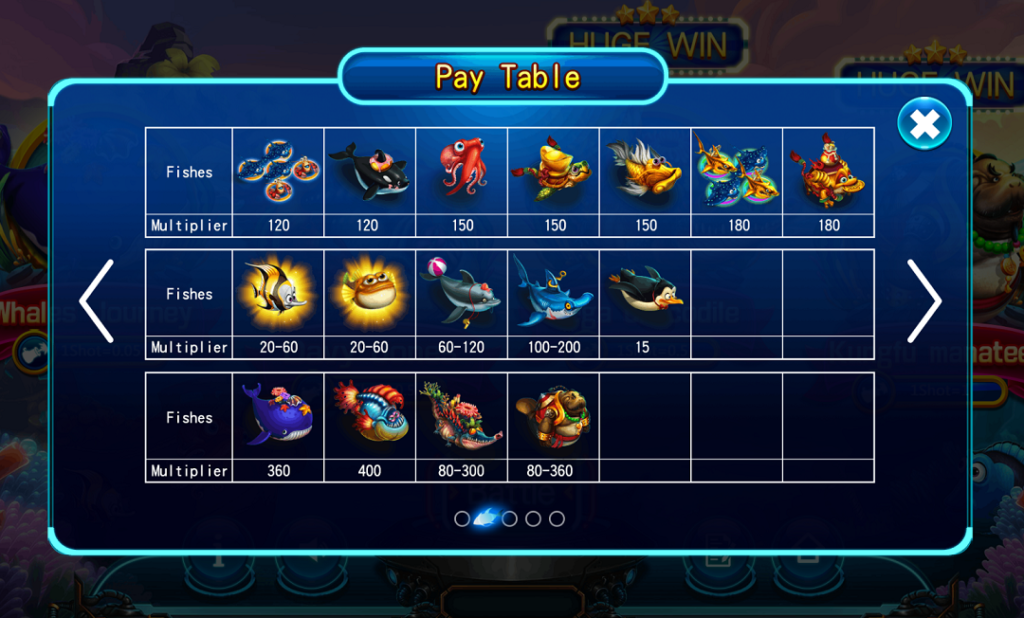Go back to the previous pay table page
This screenshot has height=618, width=1024.
(x=97, y=301)
